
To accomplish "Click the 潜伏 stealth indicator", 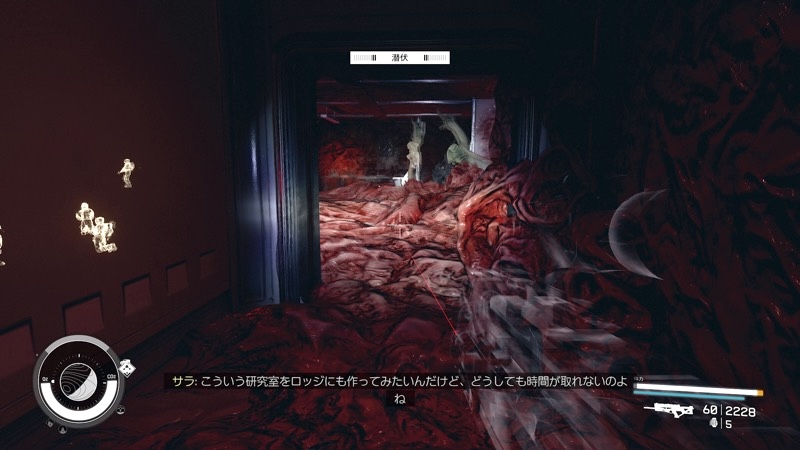I will [x=400, y=58].
